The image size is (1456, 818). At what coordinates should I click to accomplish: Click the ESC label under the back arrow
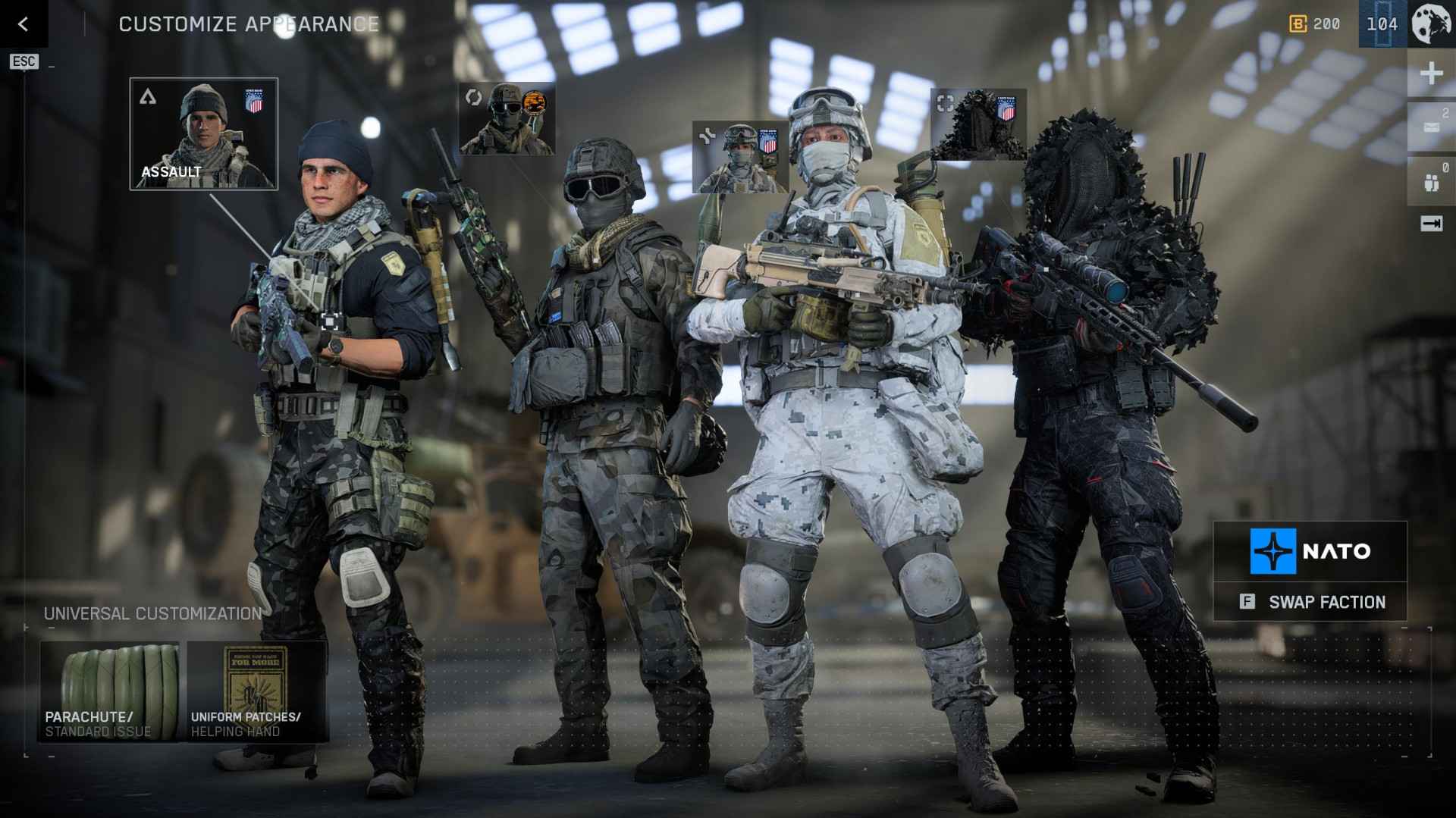tap(24, 61)
